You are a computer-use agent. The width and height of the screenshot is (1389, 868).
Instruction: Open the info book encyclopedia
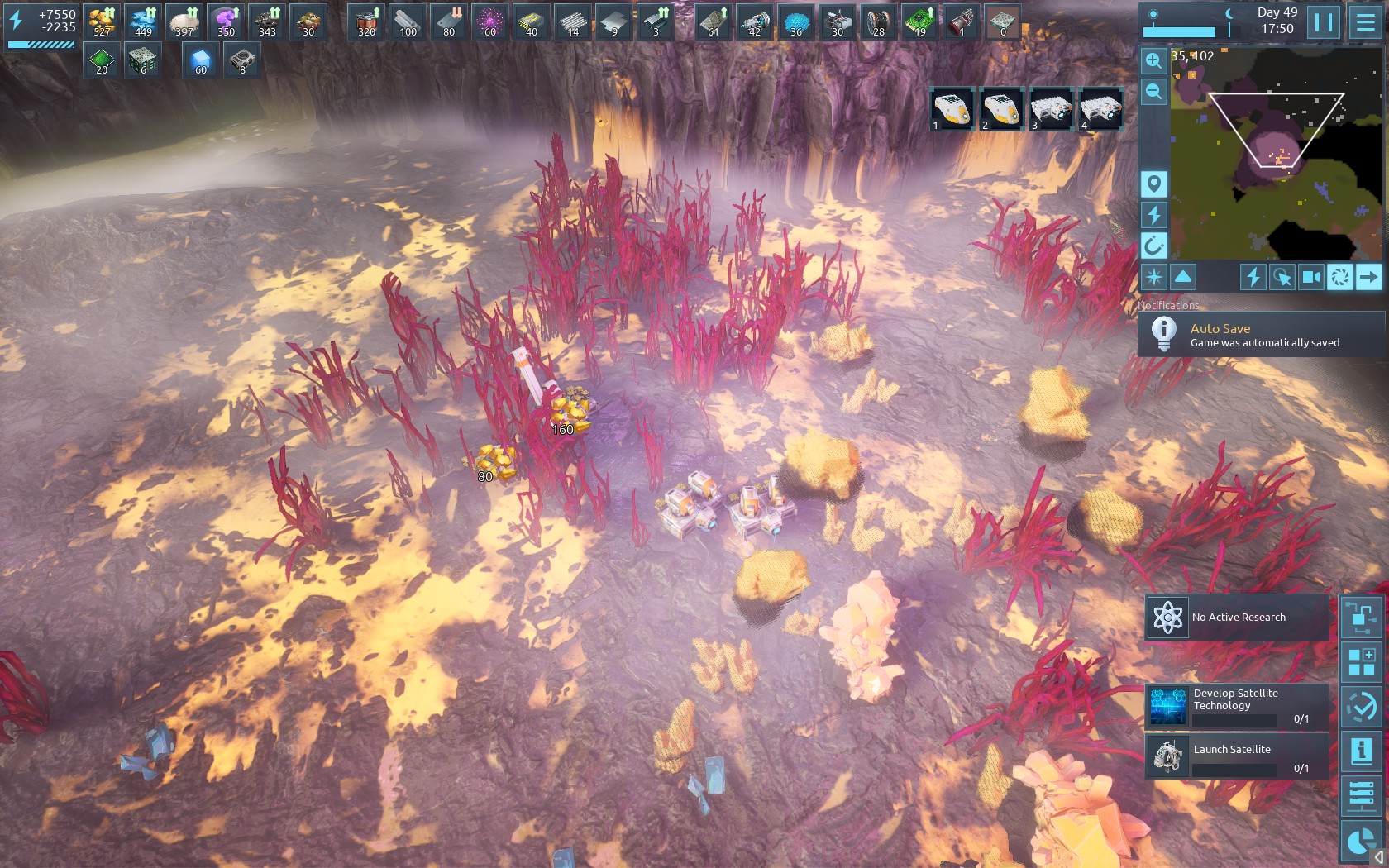(1361, 751)
